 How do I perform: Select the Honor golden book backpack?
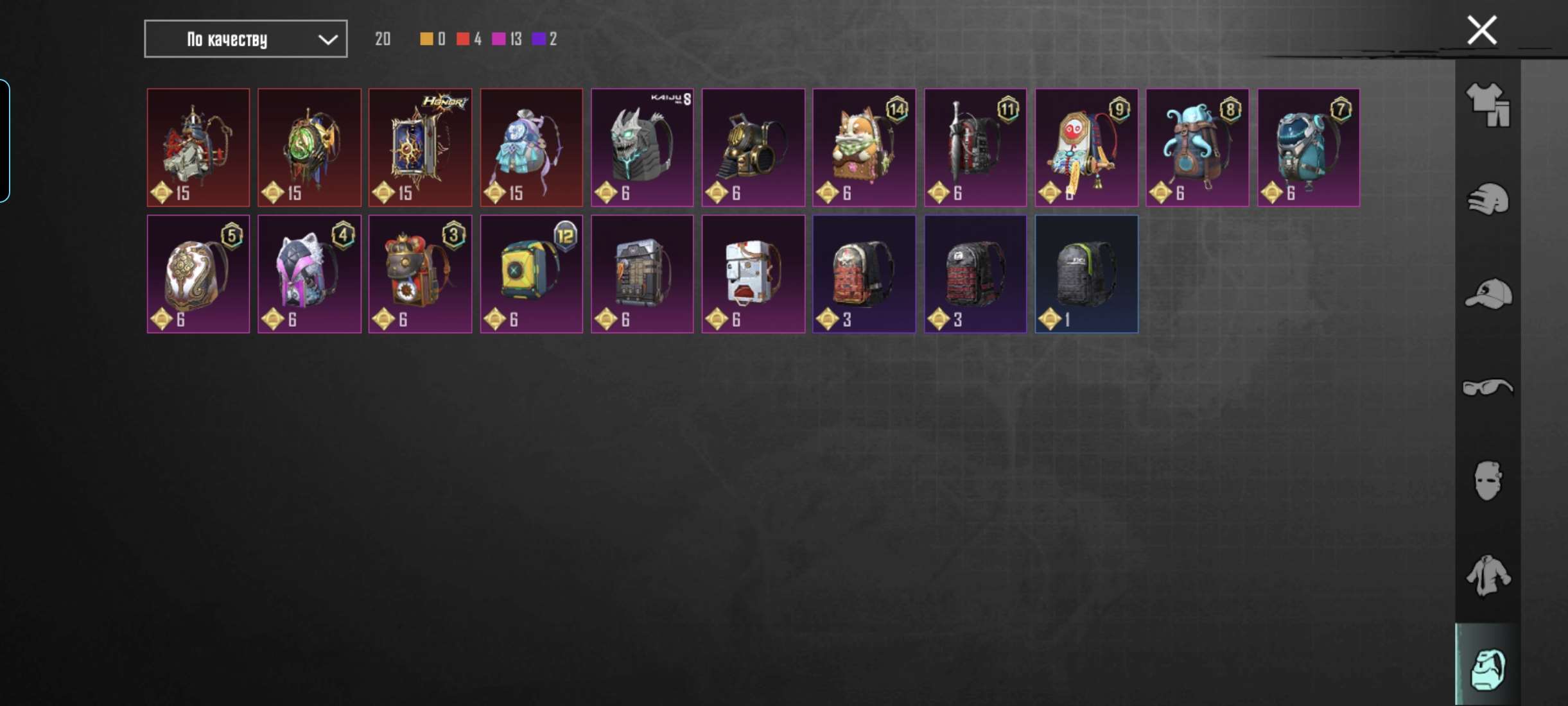coord(420,148)
